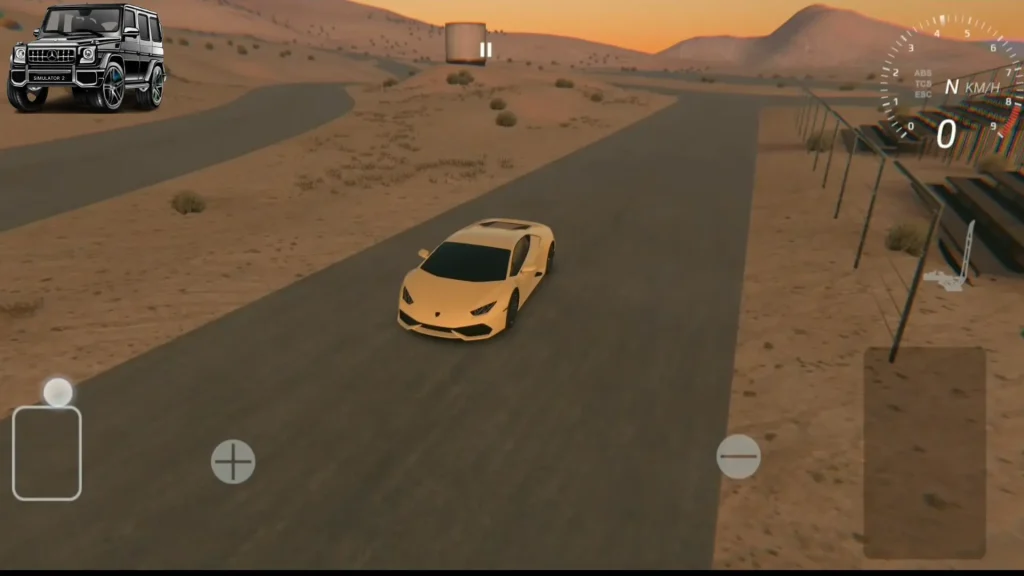
Task: Click the black SUV Simulator 2 logo
Action: pos(86,57)
